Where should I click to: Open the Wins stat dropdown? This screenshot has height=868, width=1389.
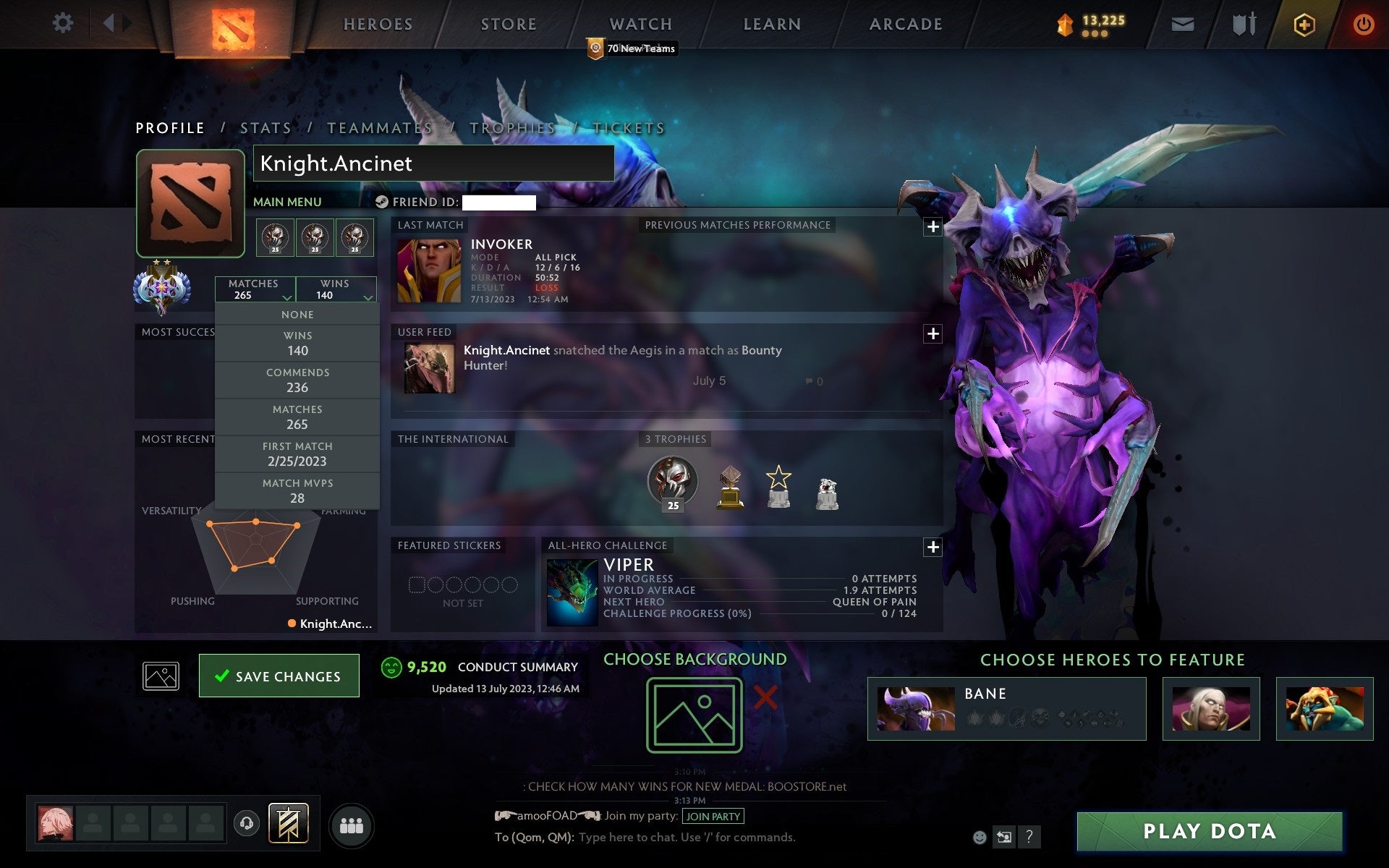coord(335,289)
